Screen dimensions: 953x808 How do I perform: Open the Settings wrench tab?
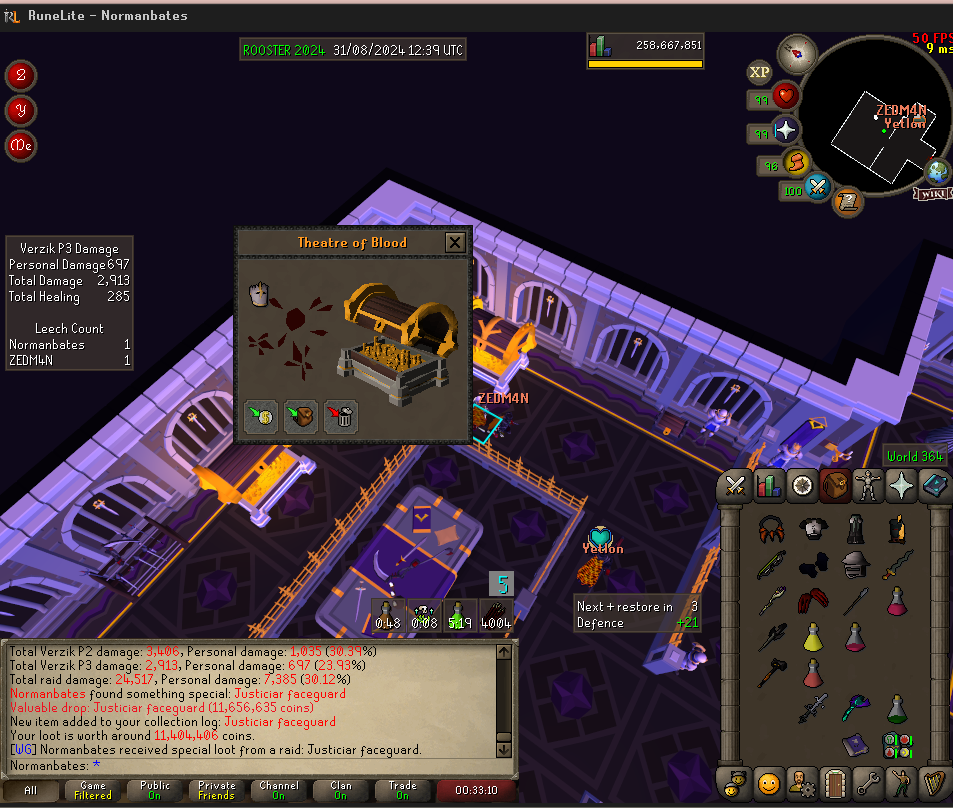(868, 781)
